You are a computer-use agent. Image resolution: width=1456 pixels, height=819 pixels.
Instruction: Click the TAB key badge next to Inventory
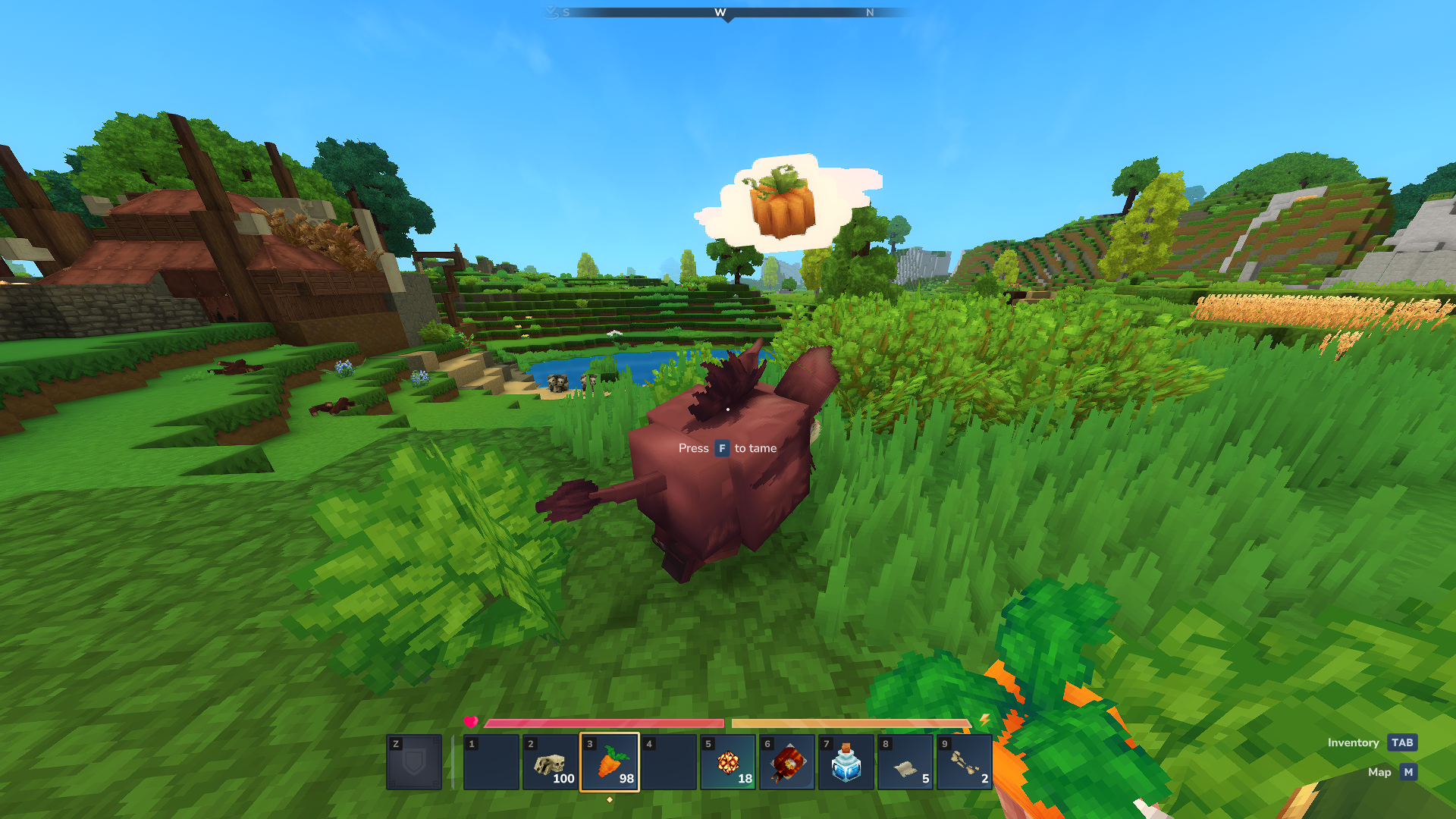click(x=1401, y=742)
